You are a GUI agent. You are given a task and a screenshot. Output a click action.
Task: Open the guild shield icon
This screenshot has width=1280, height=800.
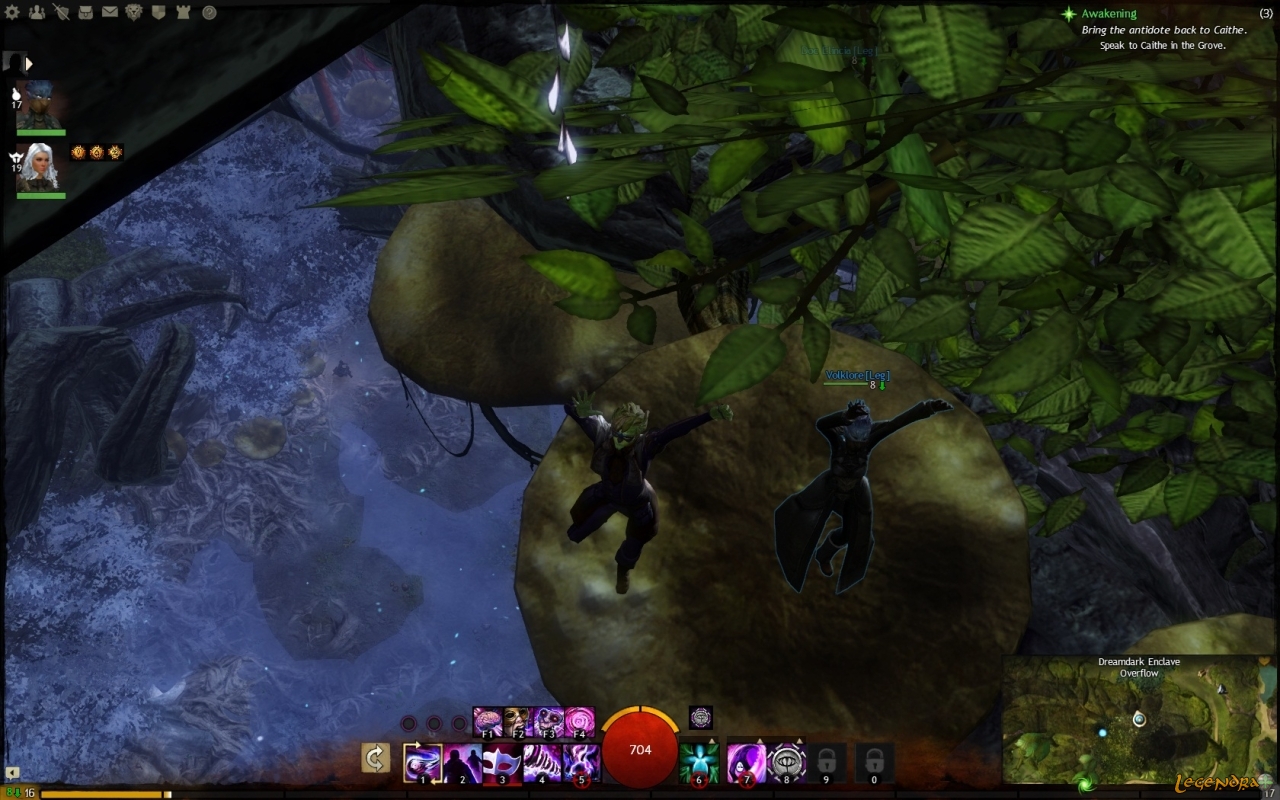160,12
